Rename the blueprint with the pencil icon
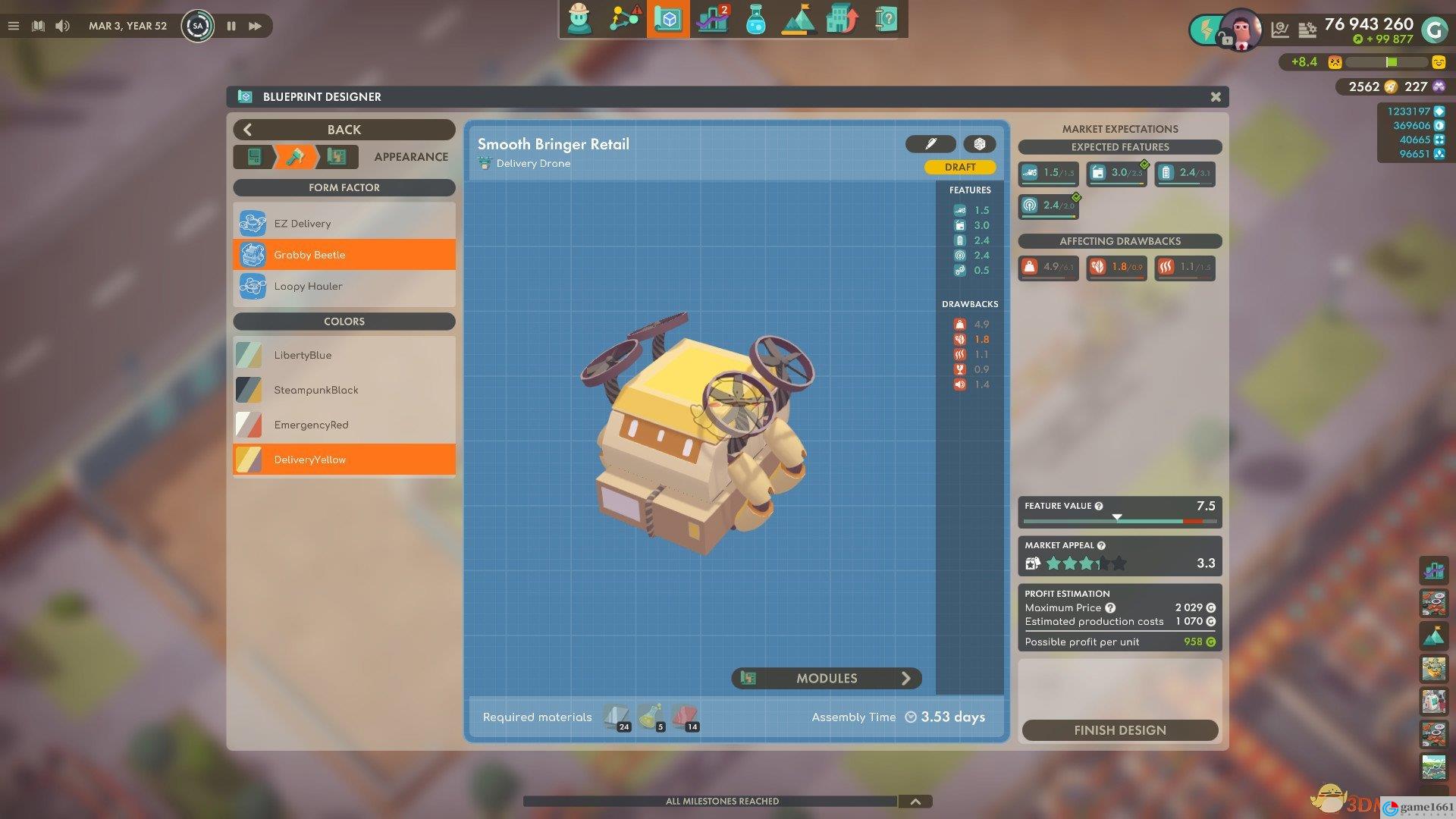1456x819 pixels. [930, 144]
